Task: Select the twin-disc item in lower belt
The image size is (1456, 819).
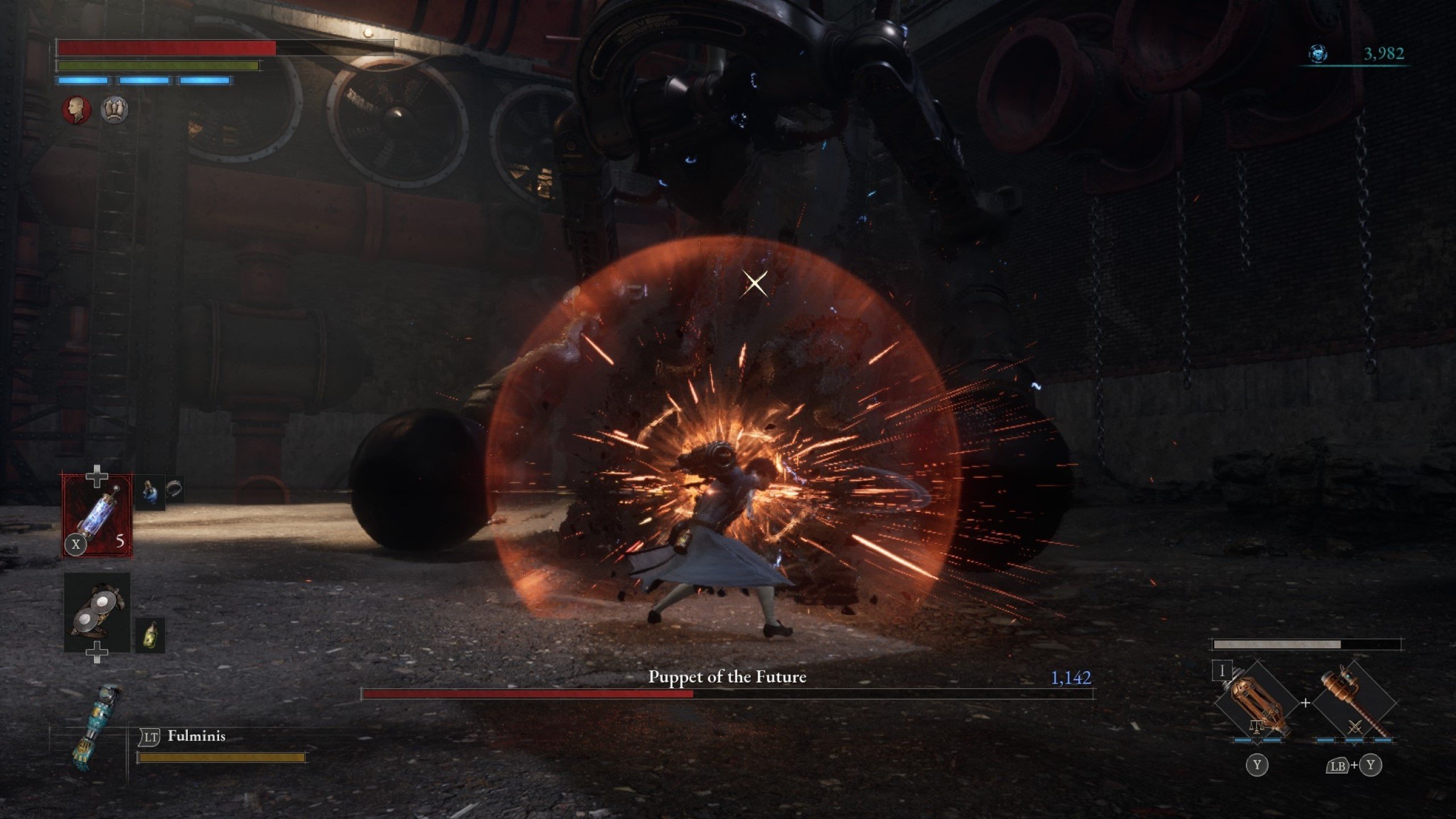Action: pyautogui.click(x=97, y=613)
